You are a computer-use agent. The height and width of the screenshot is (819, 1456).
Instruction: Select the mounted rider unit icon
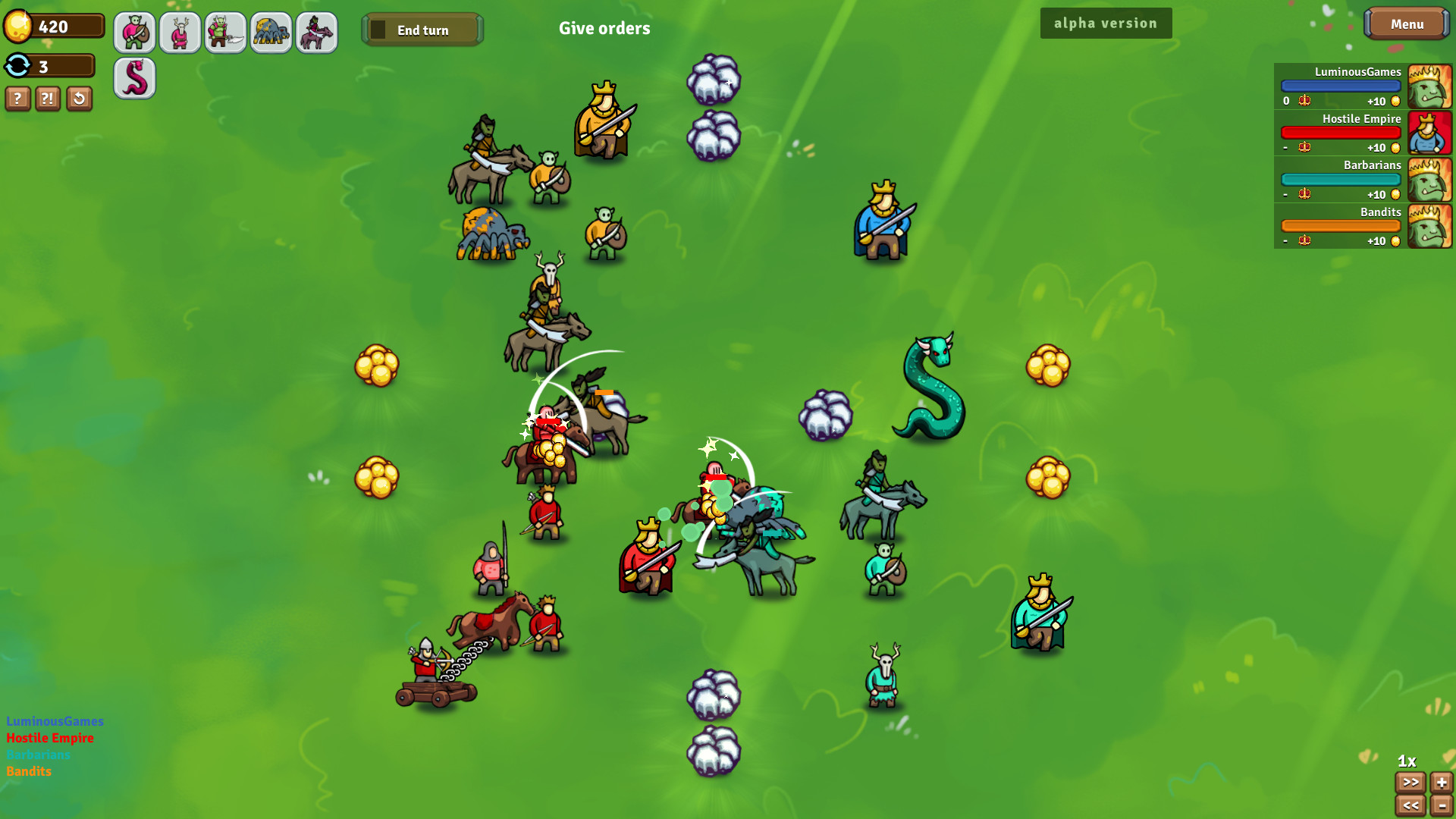point(316,33)
